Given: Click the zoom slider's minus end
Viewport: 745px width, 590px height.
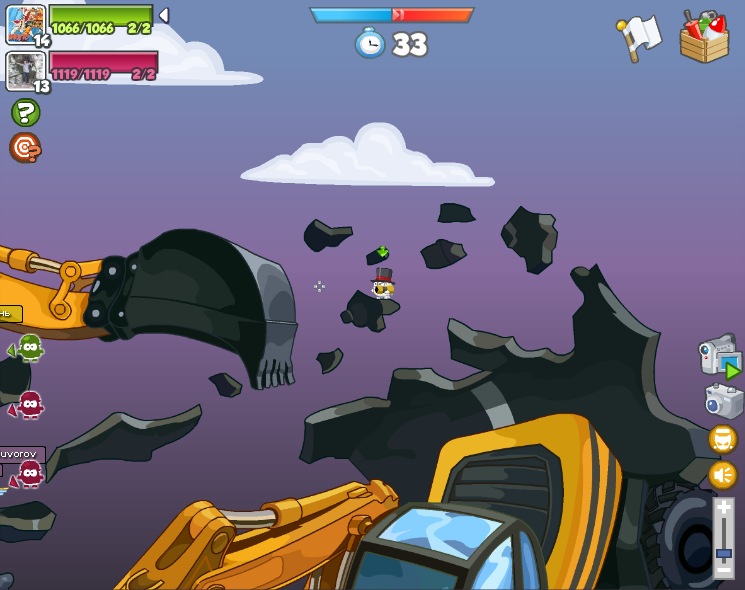Looking at the screenshot, I should (723, 570).
